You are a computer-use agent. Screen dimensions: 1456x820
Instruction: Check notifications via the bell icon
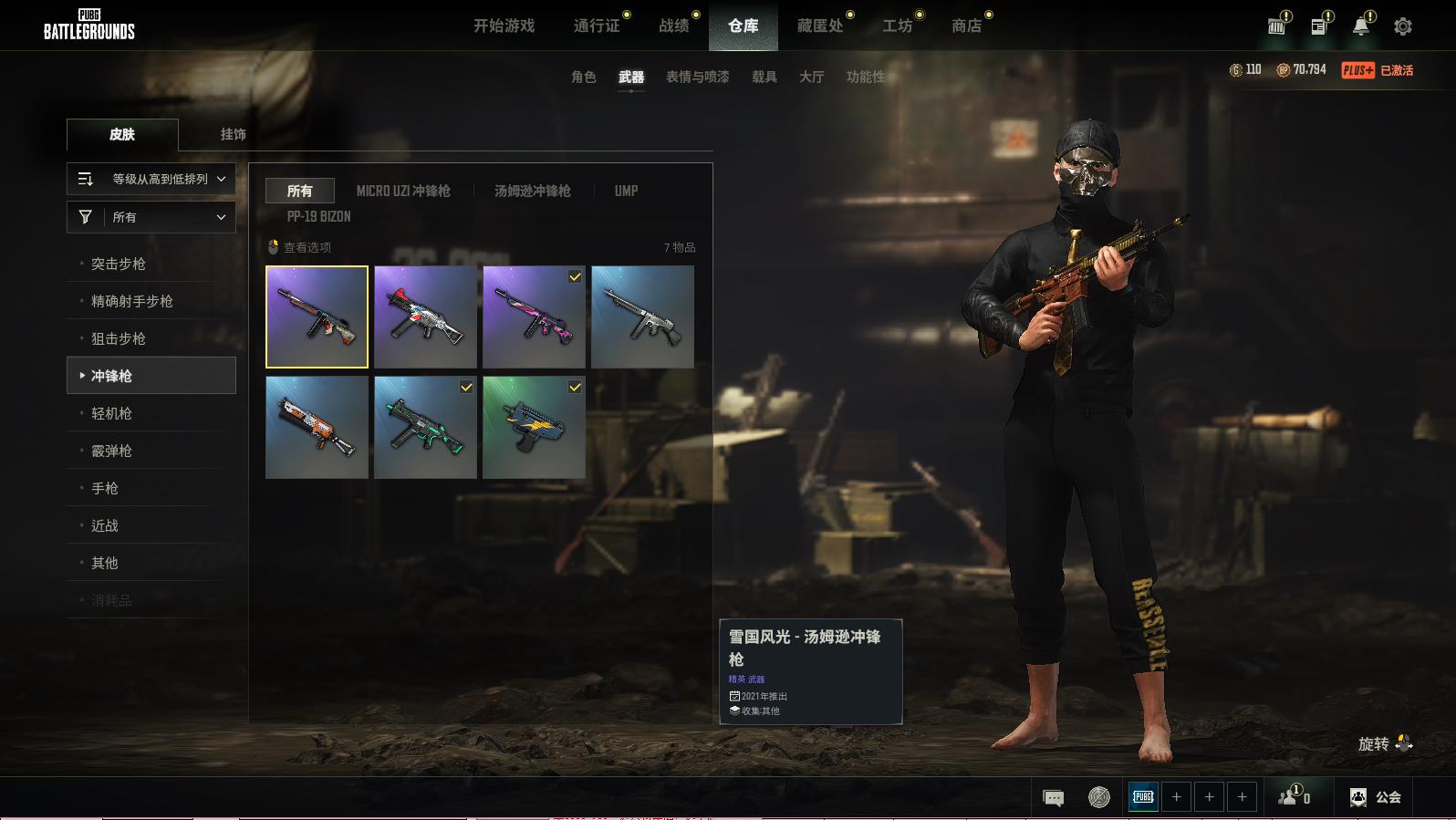click(x=1360, y=26)
